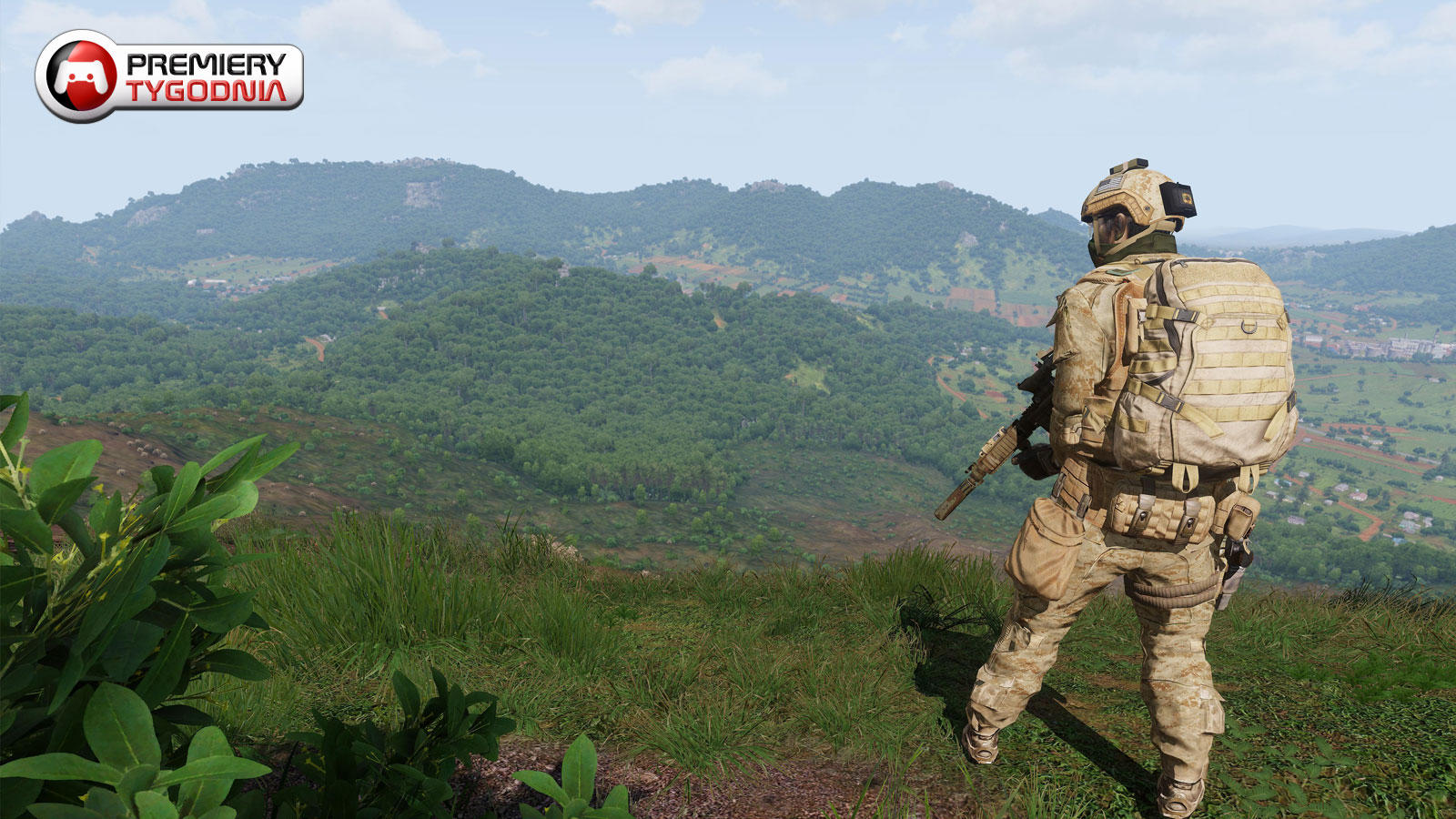The width and height of the screenshot is (1456, 819).
Task: Click the Premiery Tygodnia logo badge
Action: pos(169,76)
